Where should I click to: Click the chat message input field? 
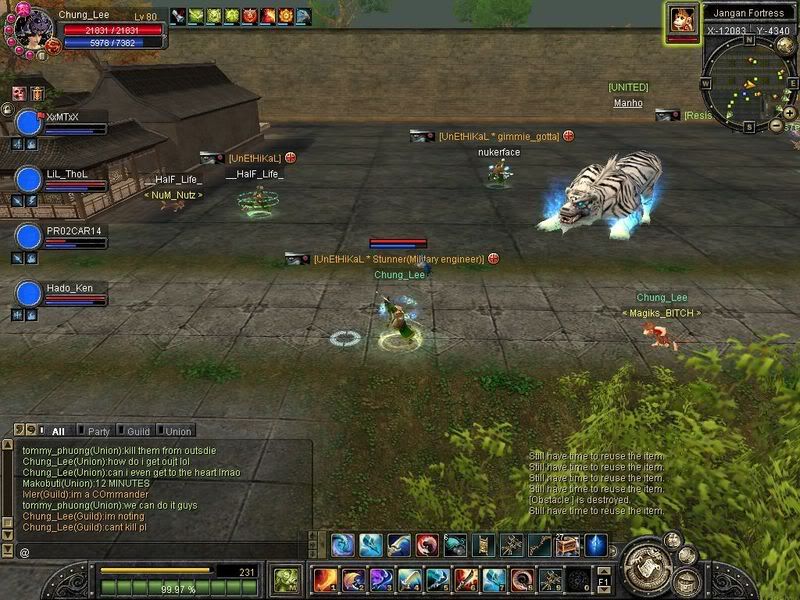click(160, 552)
